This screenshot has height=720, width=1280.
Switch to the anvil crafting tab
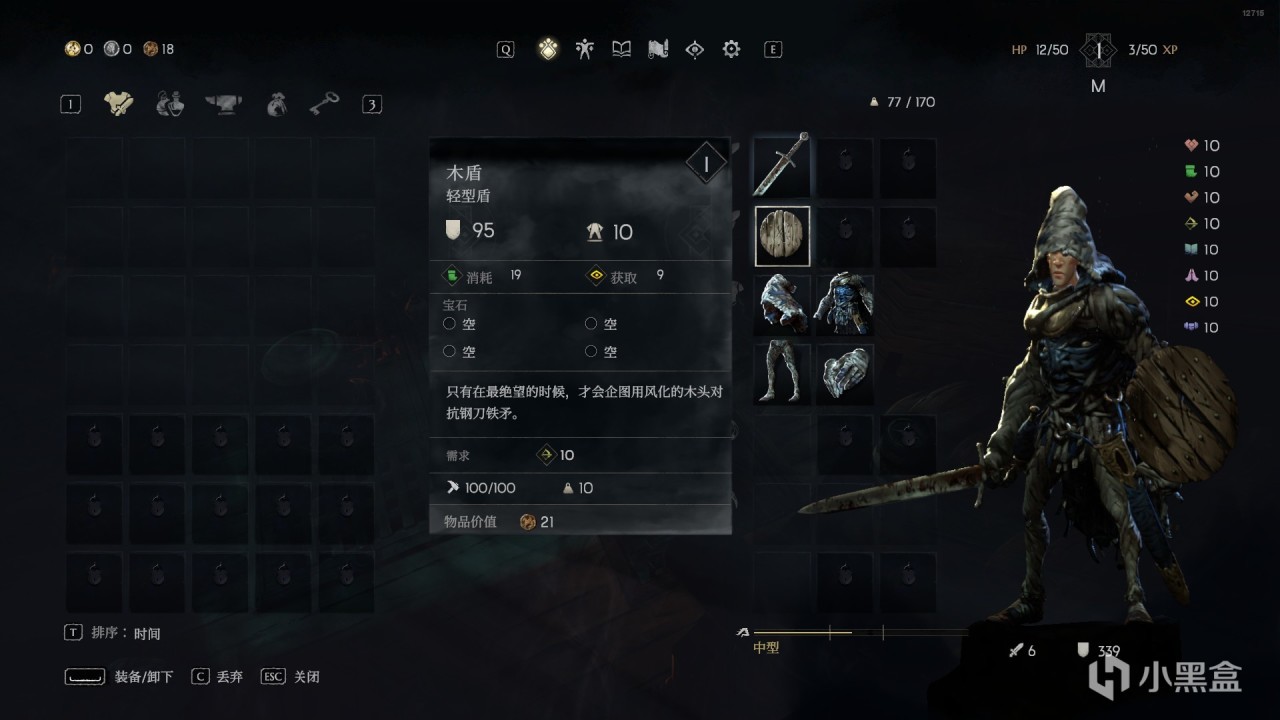[x=222, y=103]
